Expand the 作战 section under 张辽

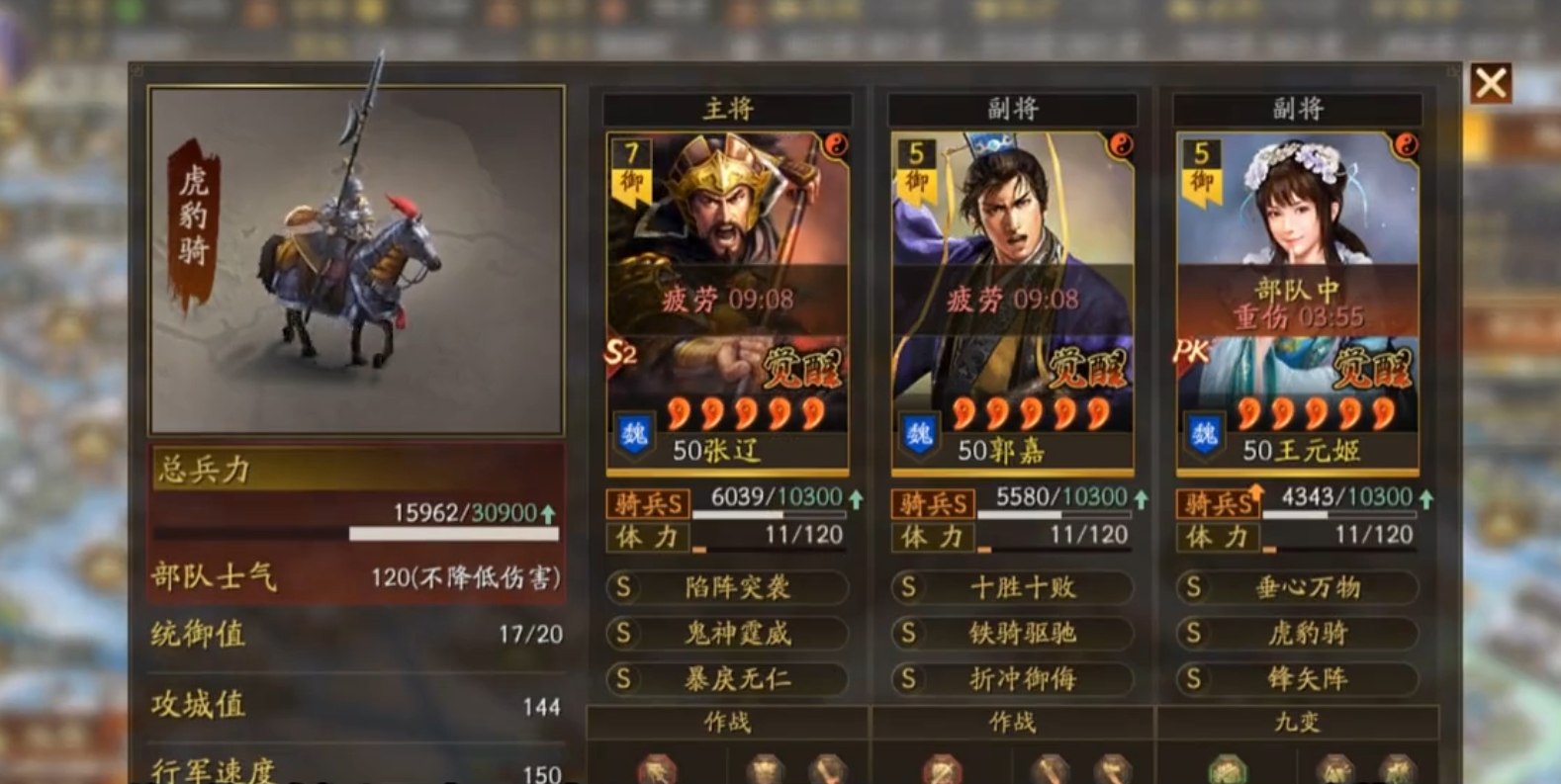pyautogui.click(x=729, y=723)
